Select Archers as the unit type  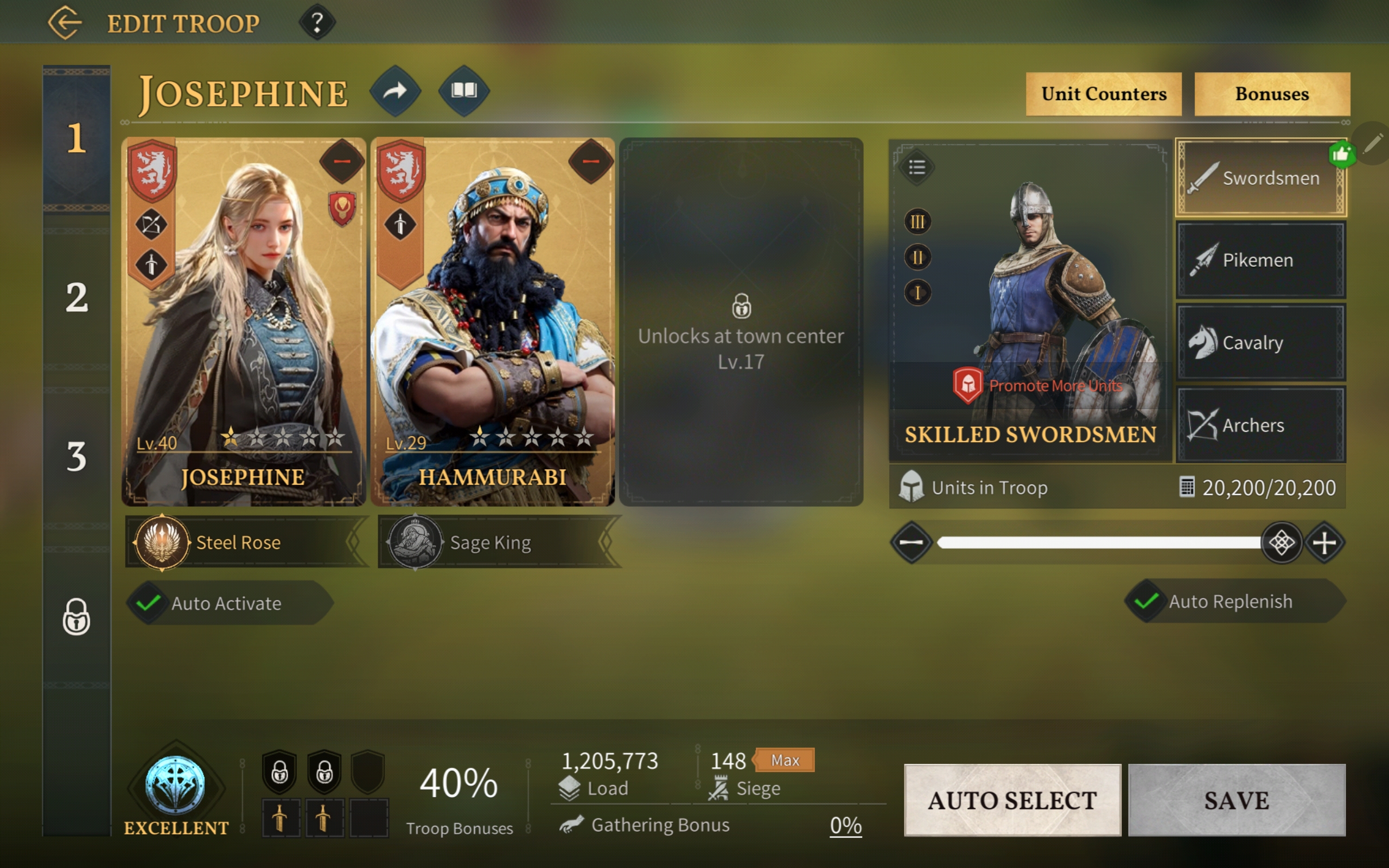1260,425
